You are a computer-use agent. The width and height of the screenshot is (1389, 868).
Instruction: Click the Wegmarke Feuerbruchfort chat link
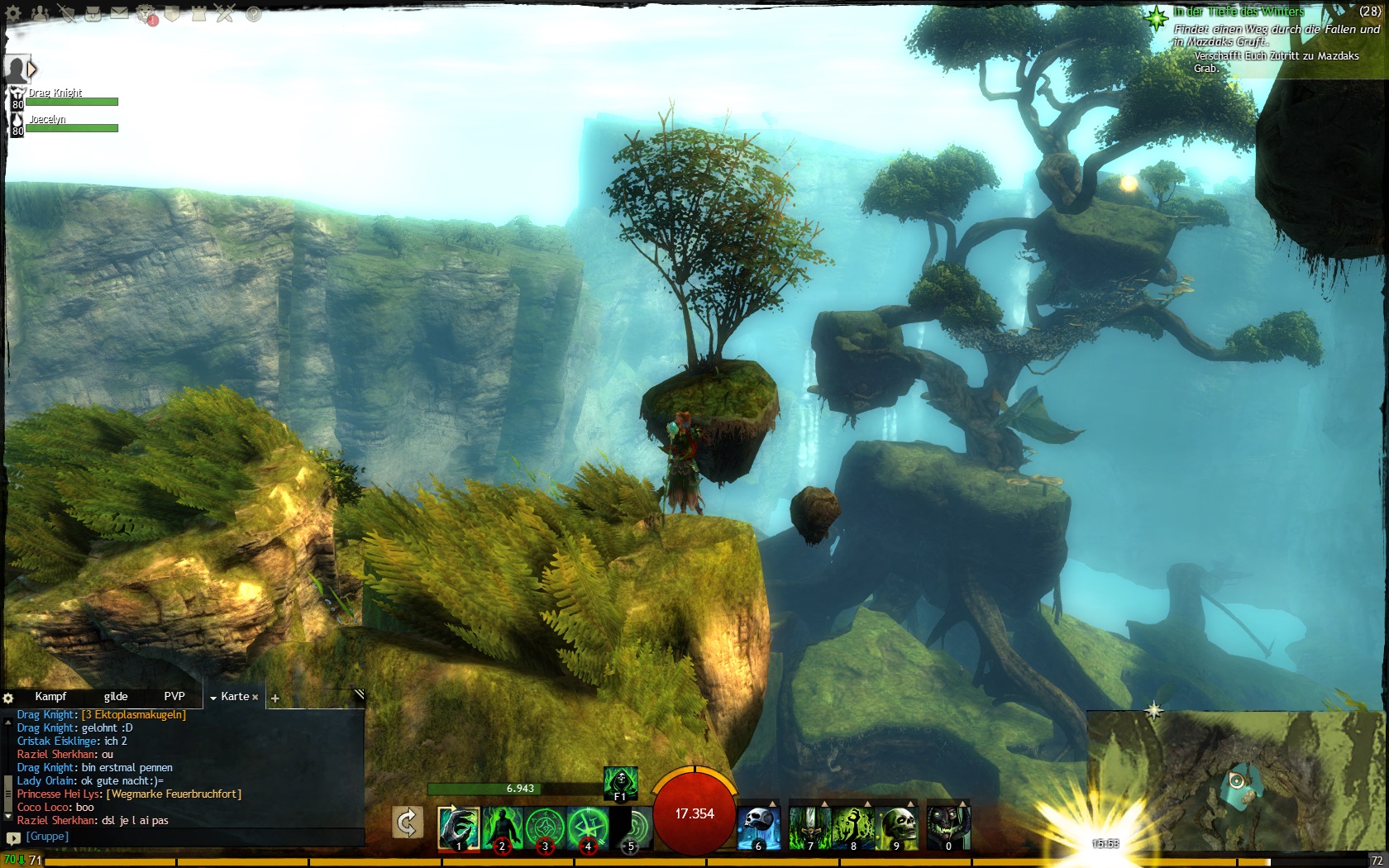[x=174, y=794]
